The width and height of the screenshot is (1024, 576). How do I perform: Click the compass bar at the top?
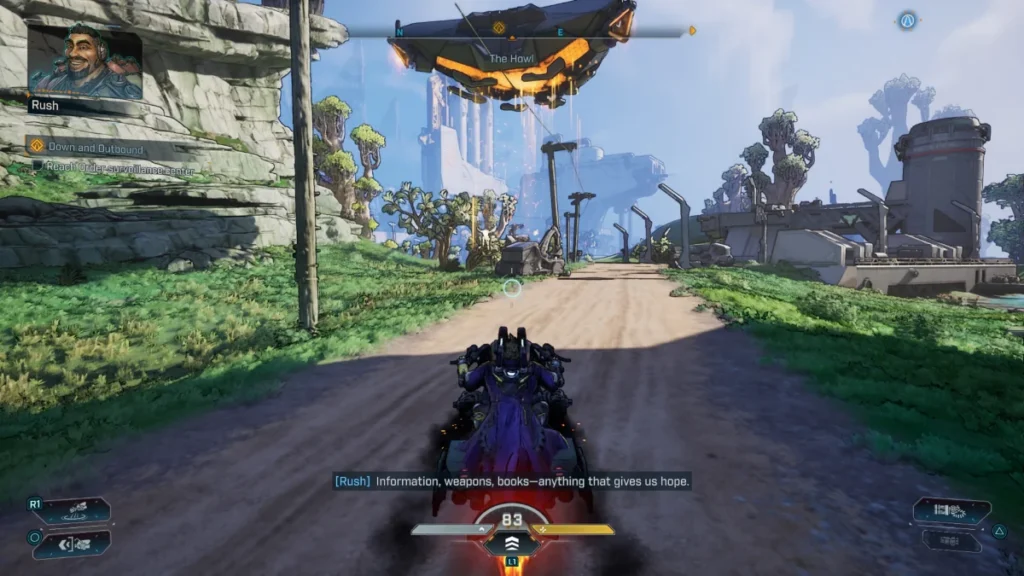pyautogui.click(x=543, y=32)
